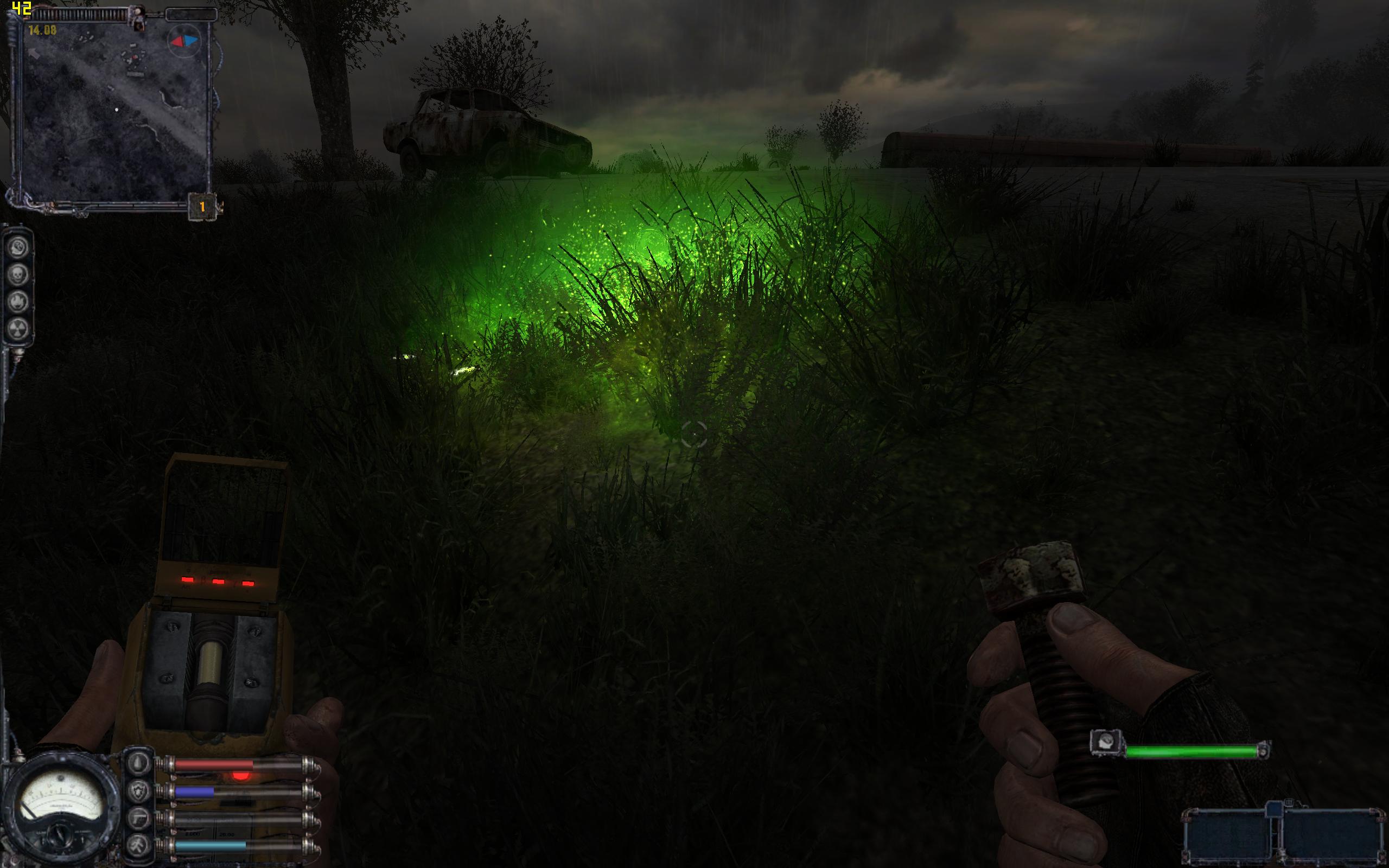Click the head-profile icon beside green bar
This screenshot has width=1389, height=868.
coord(1105,742)
